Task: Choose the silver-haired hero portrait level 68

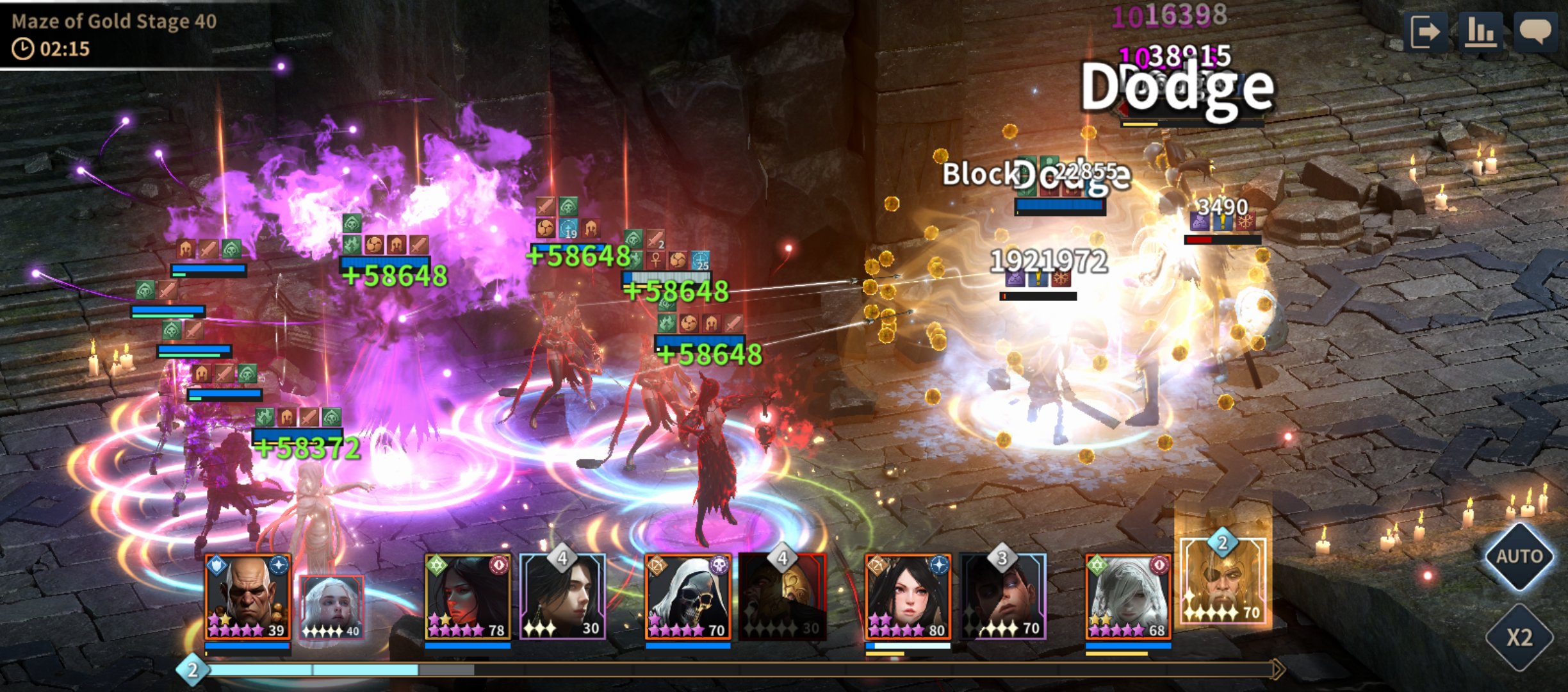Action: (x=1128, y=597)
